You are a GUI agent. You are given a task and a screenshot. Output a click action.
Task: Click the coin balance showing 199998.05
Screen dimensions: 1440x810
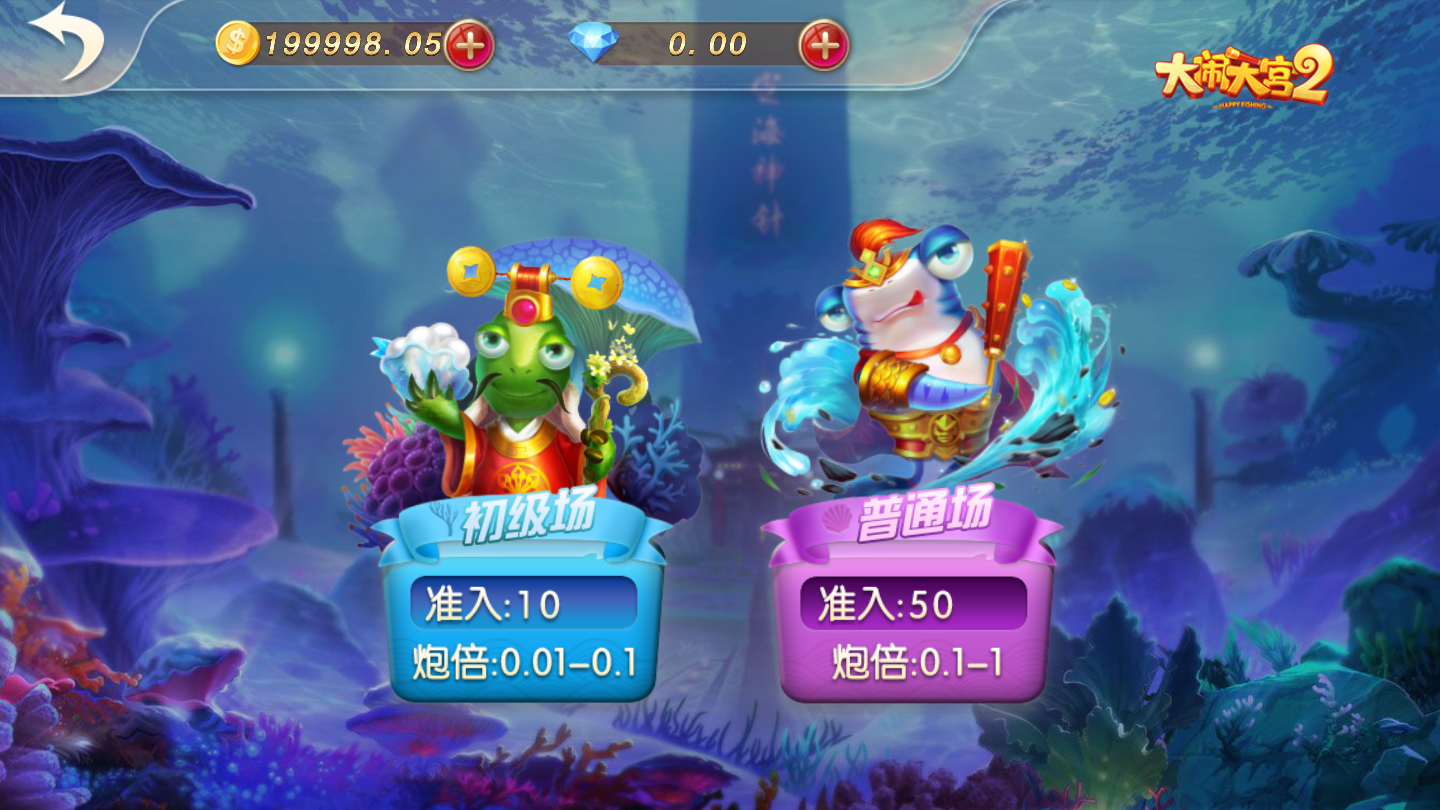[350, 42]
